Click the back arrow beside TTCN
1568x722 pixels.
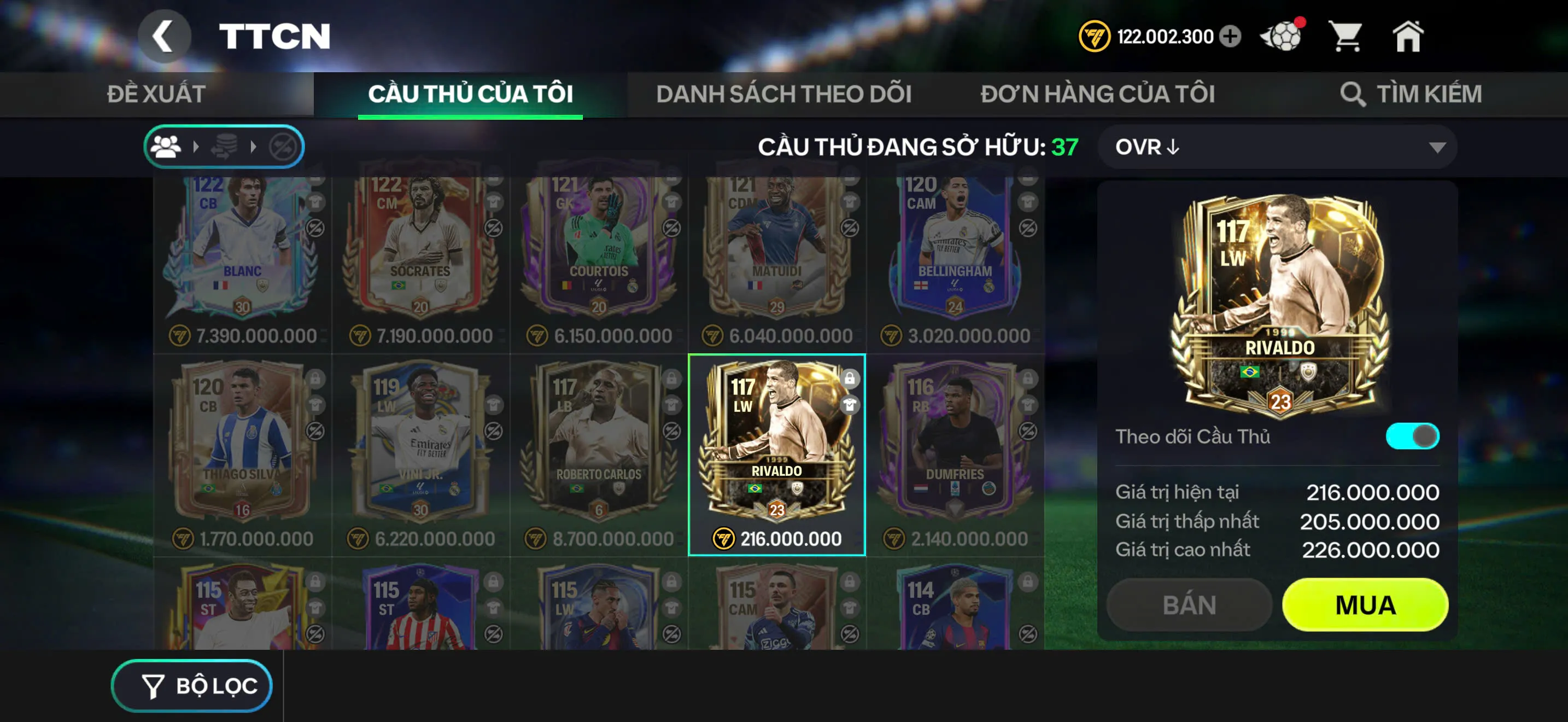[x=165, y=34]
